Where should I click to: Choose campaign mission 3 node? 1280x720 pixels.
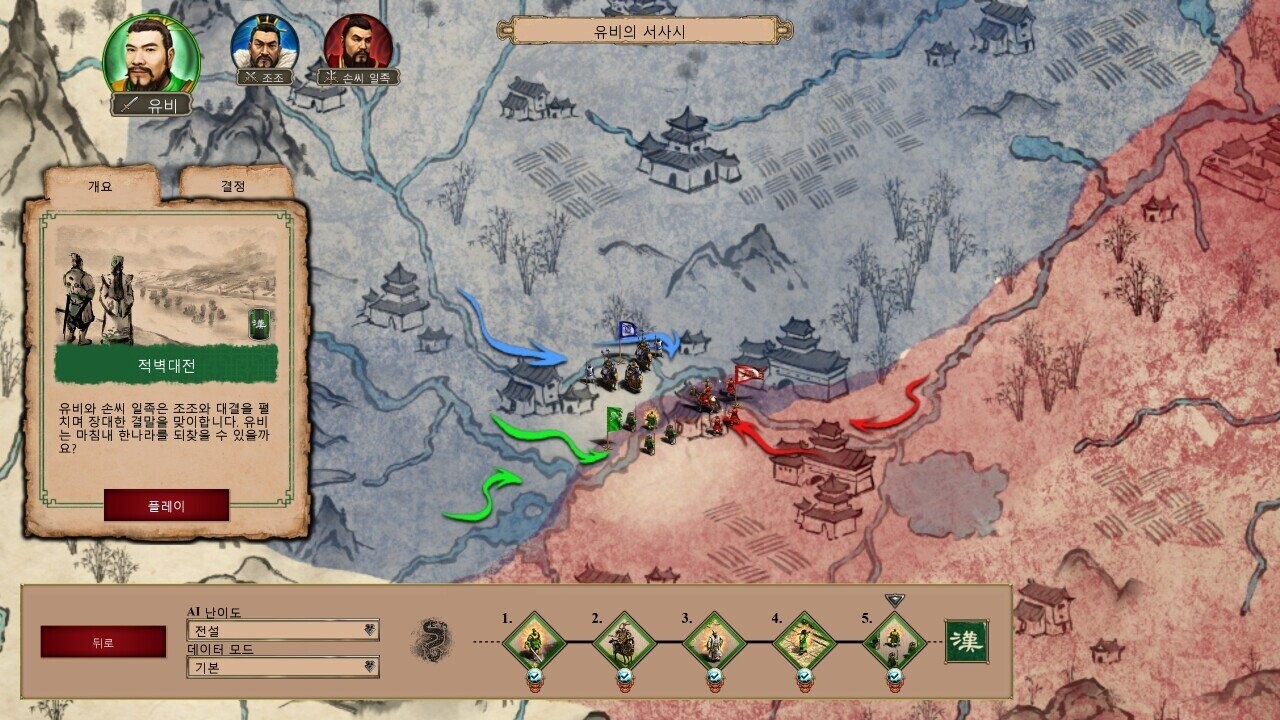click(x=714, y=640)
